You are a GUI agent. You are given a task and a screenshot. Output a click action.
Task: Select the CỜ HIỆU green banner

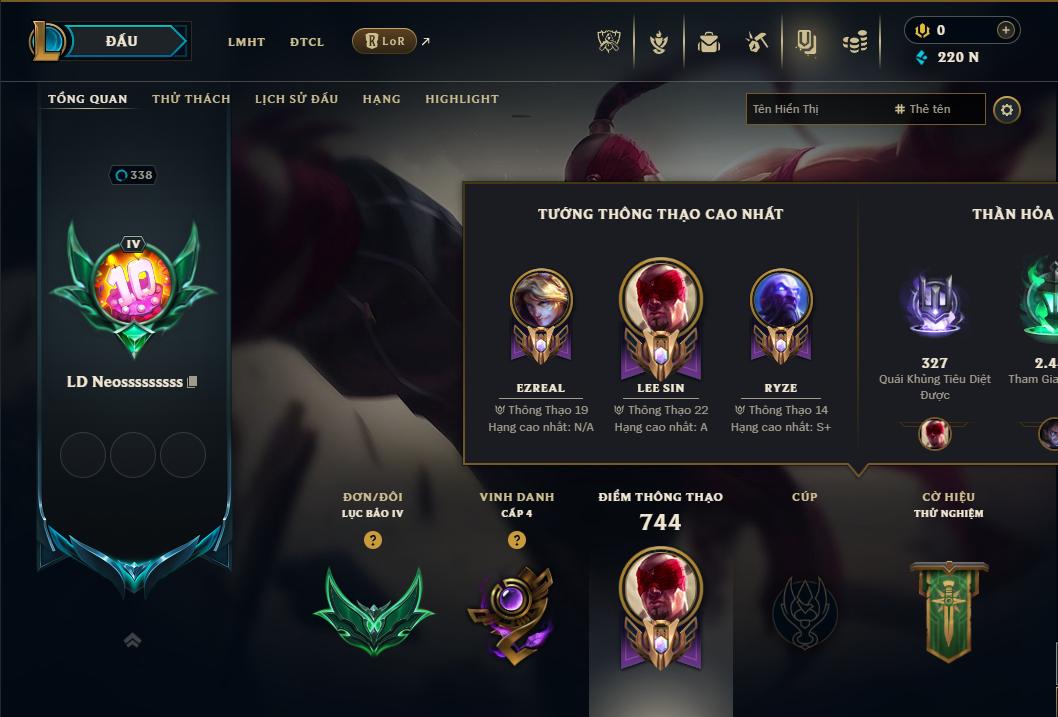coord(948,610)
